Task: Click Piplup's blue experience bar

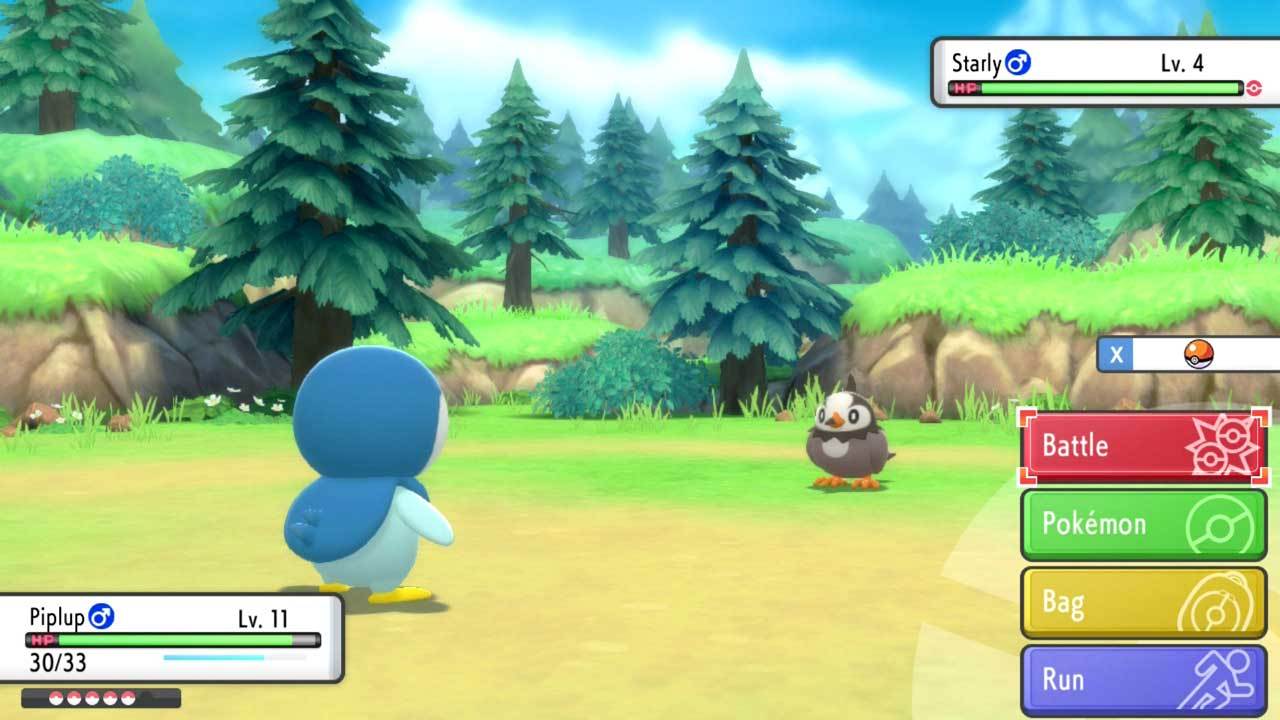Action: (x=220, y=656)
